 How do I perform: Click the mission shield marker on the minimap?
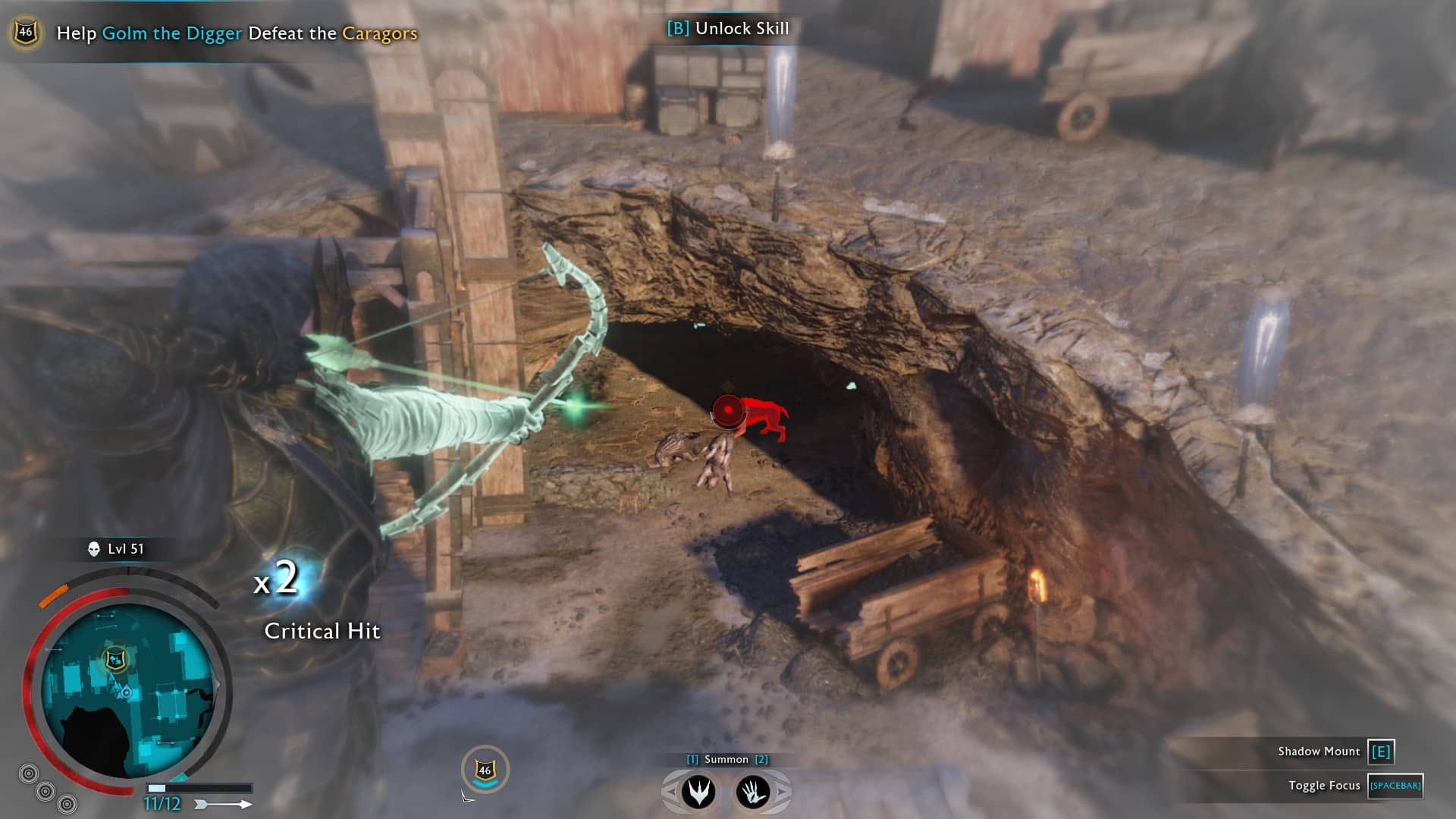point(115,659)
